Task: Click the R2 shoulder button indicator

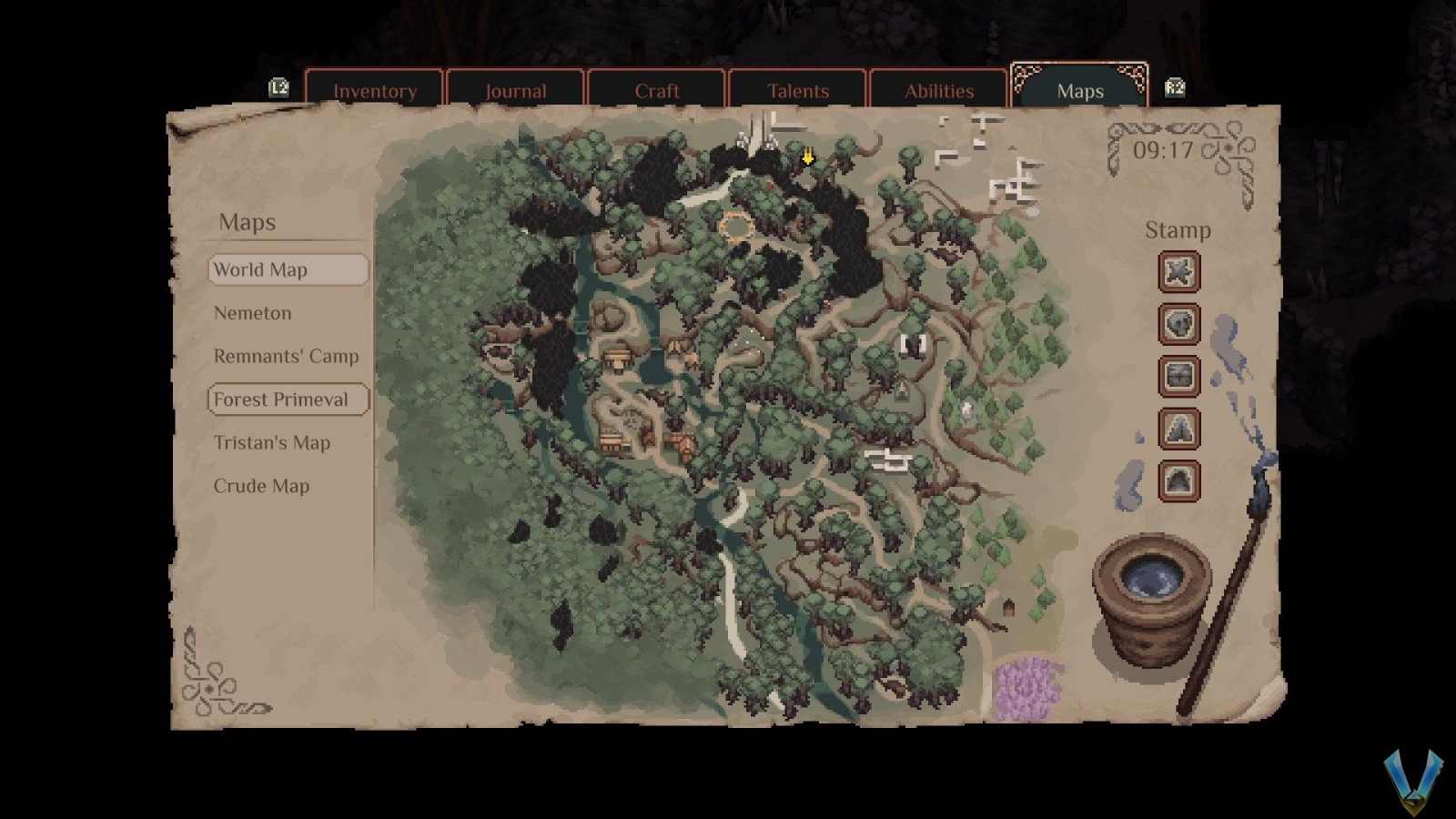Action: (x=1176, y=87)
